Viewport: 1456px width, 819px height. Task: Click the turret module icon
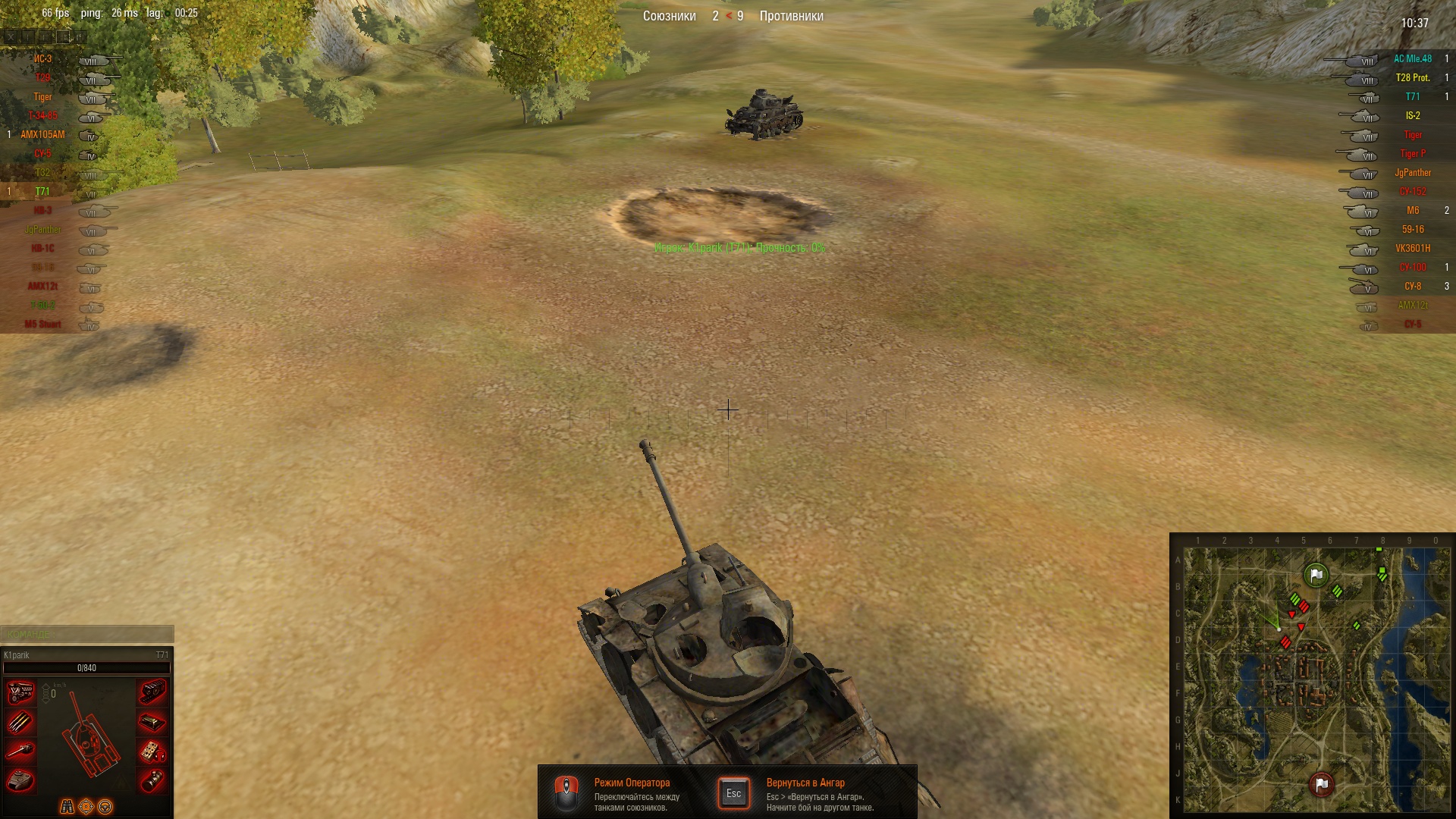click(x=20, y=780)
